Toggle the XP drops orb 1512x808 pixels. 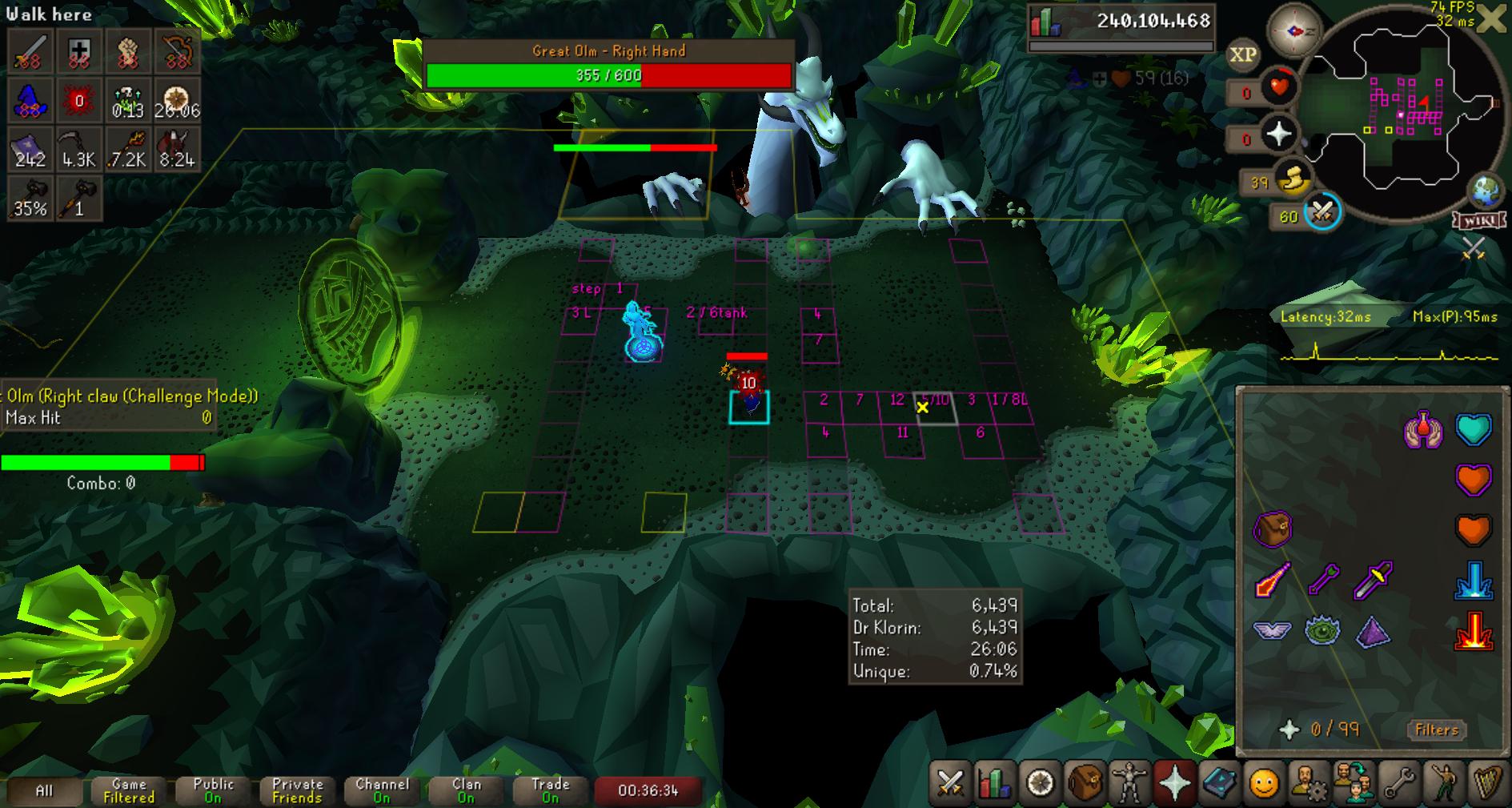(x=1242, y=54)
